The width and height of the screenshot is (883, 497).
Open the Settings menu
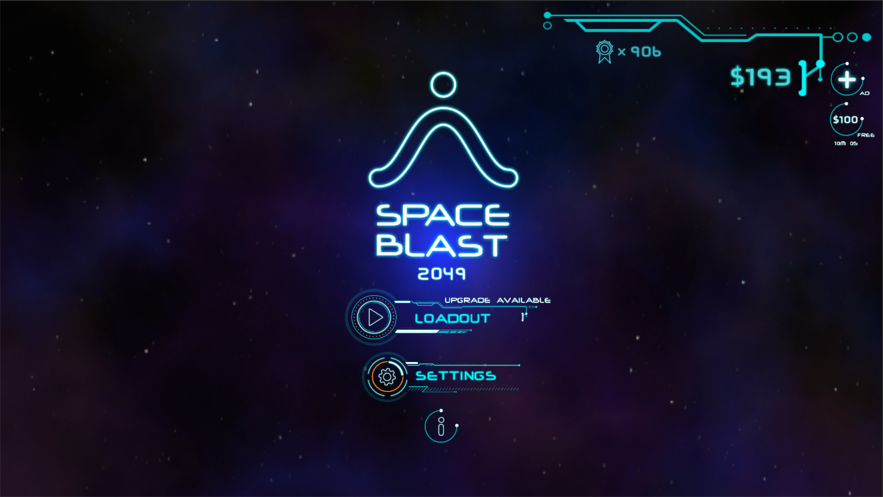tap(456, 376)
